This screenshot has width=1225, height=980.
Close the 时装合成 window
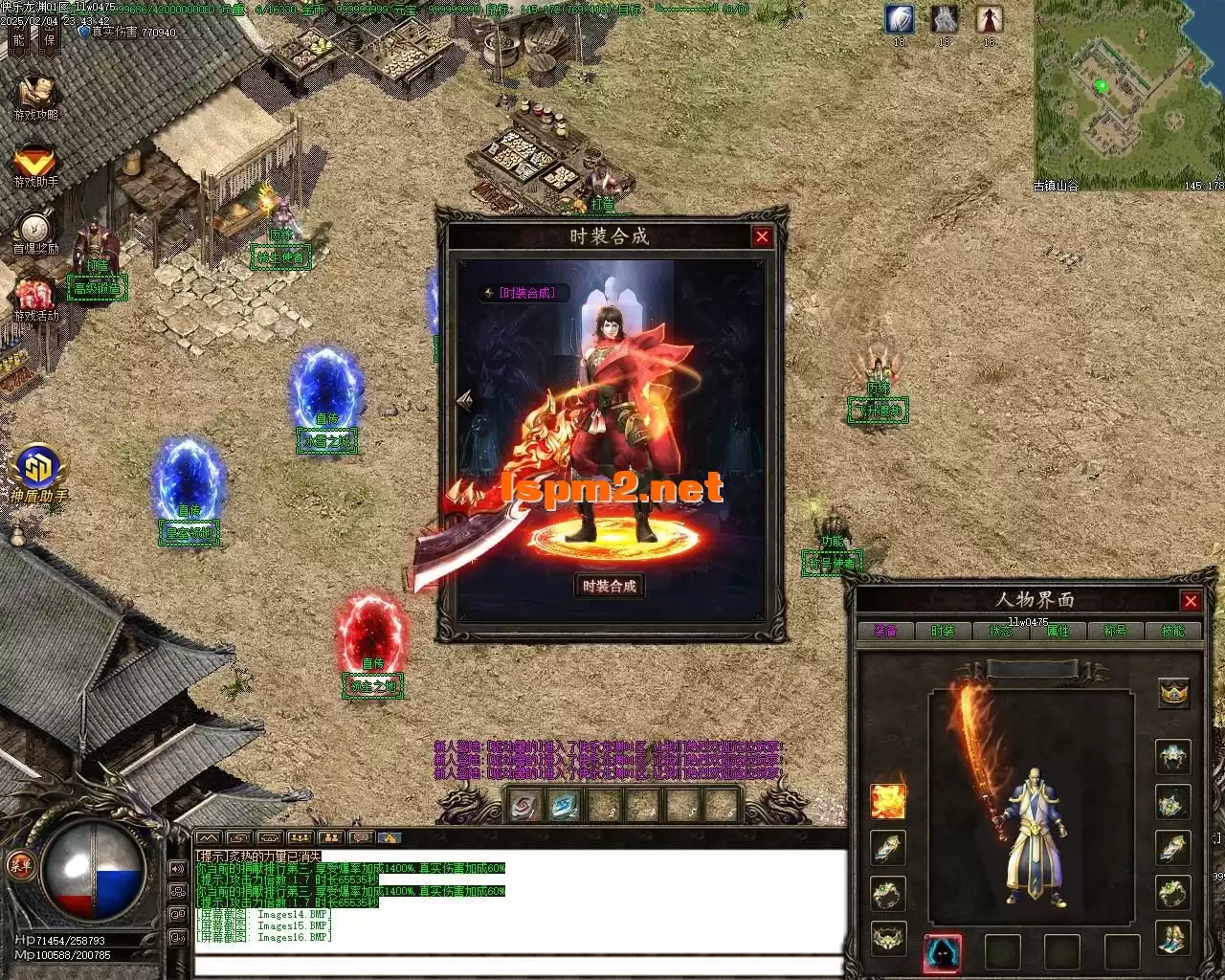[x=762, y=236]
